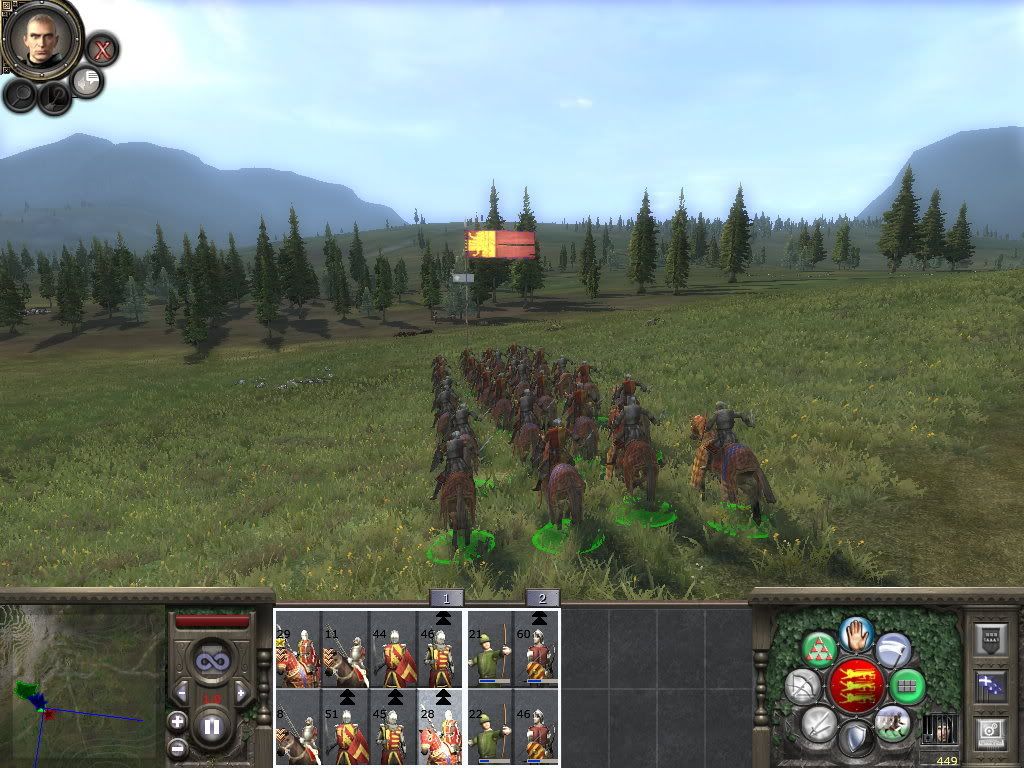Select group tab 1
1024x768 pixels.
pyautogui.click(x=446, y=598)
